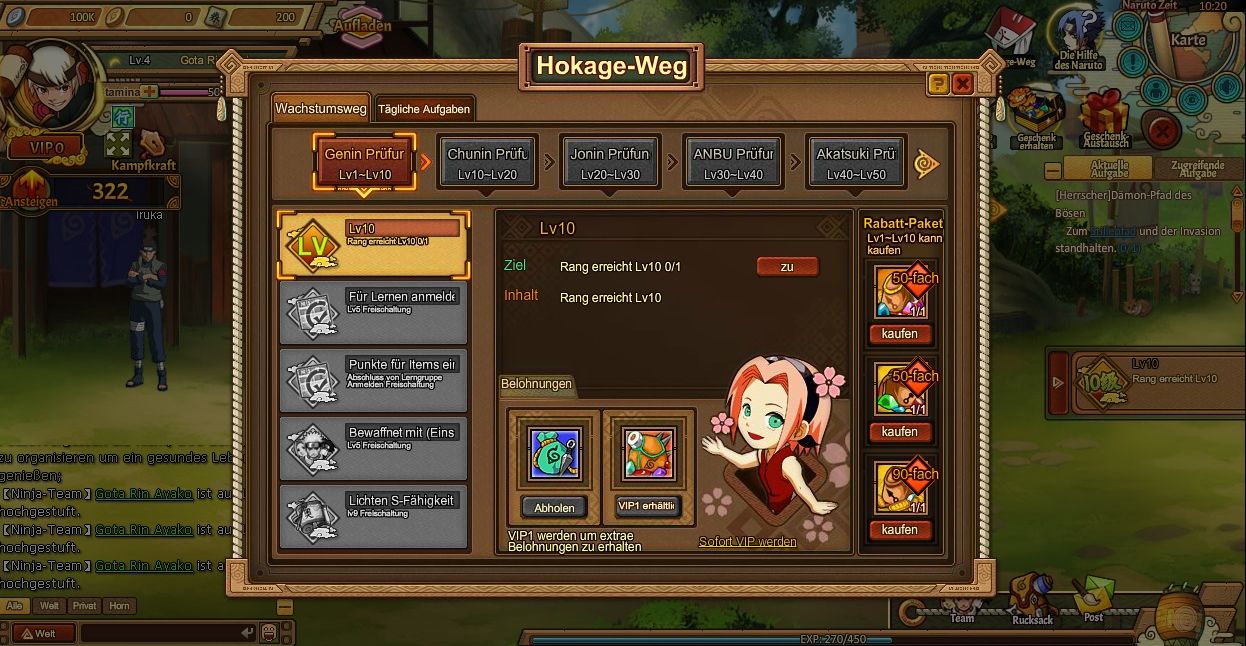Select the Für Lernen anmelden task
The image size is (1246, 646).
tap(373, 312)
